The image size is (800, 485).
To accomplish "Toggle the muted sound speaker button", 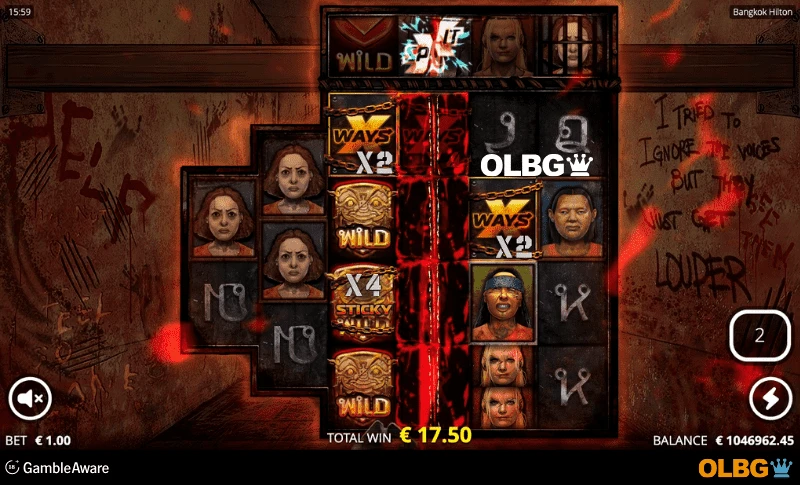I will [x=30, y=399].
